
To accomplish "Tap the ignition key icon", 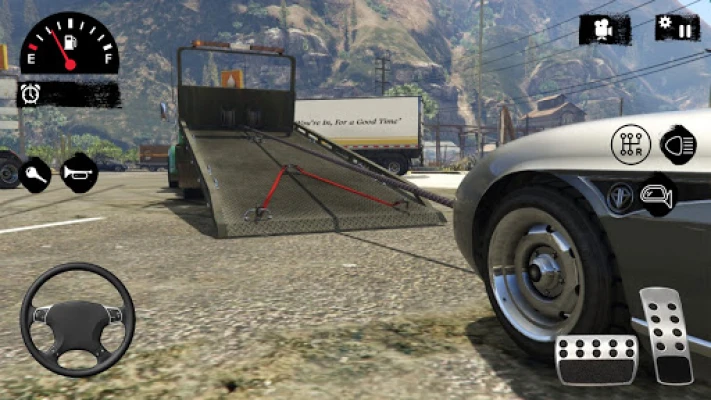I will tap(35, 174).
